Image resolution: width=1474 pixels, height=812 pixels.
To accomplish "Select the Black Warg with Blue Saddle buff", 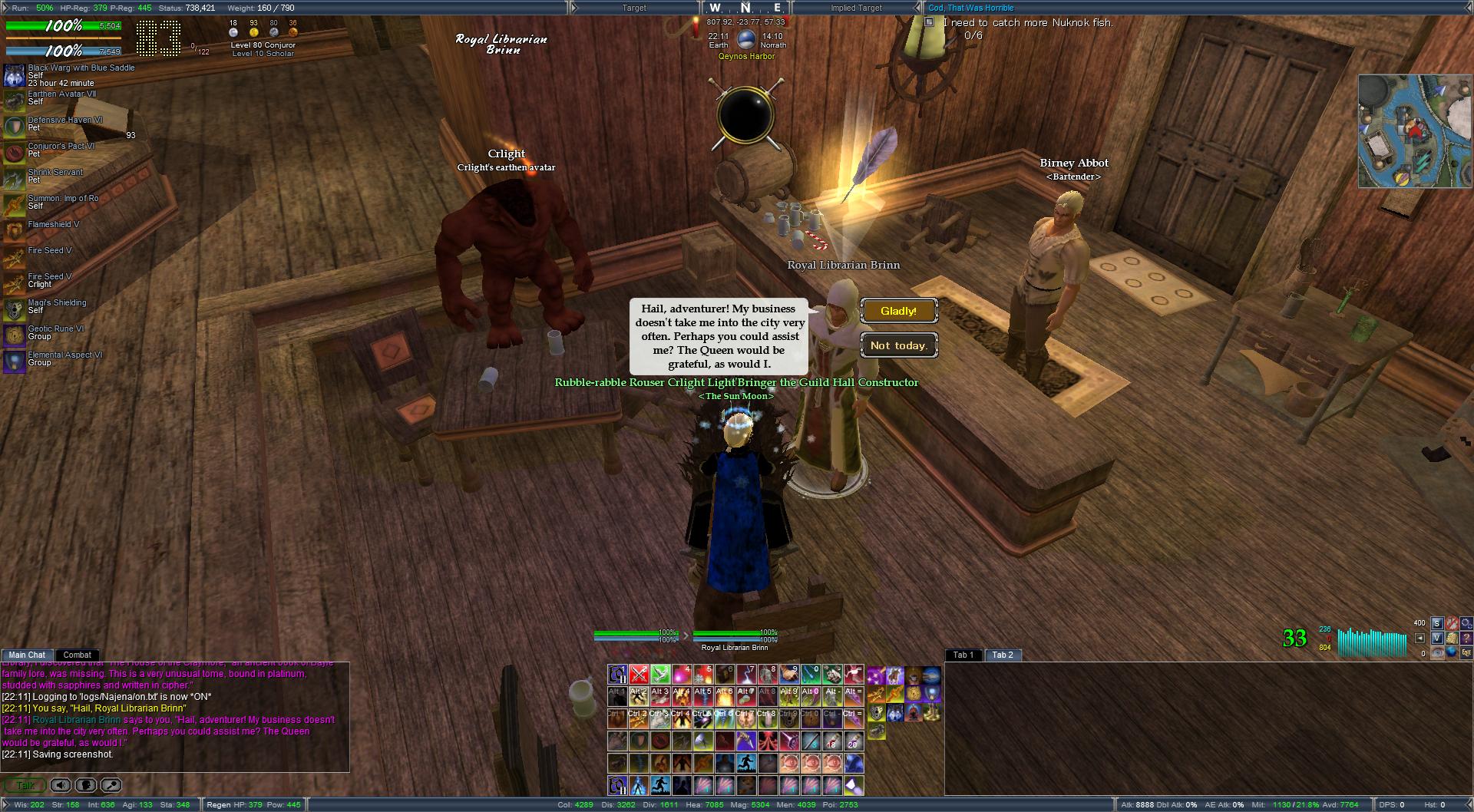I will tap(14, 75).
